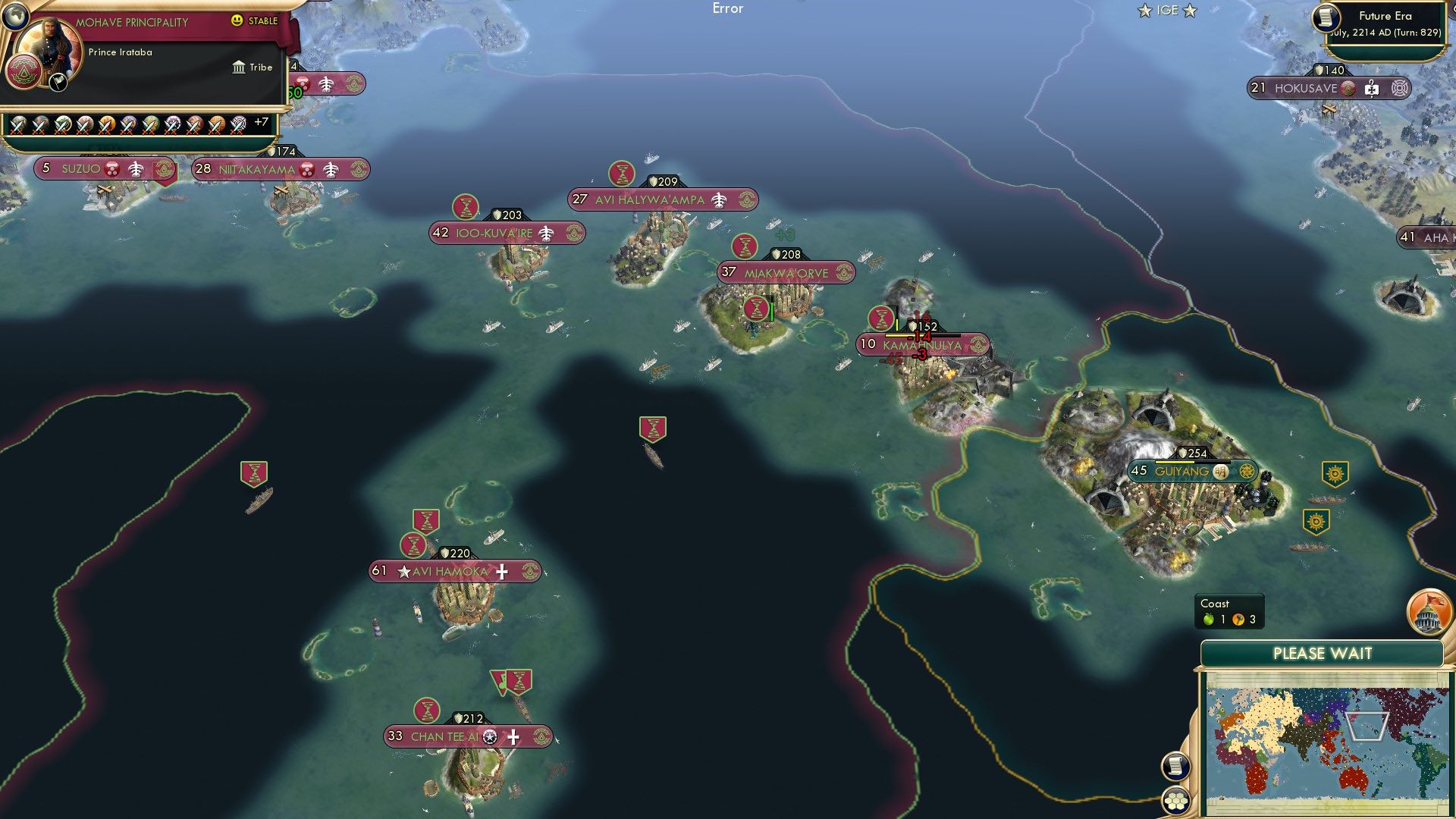Click Guiyang's growth progress bar

tap(1192, 463)
